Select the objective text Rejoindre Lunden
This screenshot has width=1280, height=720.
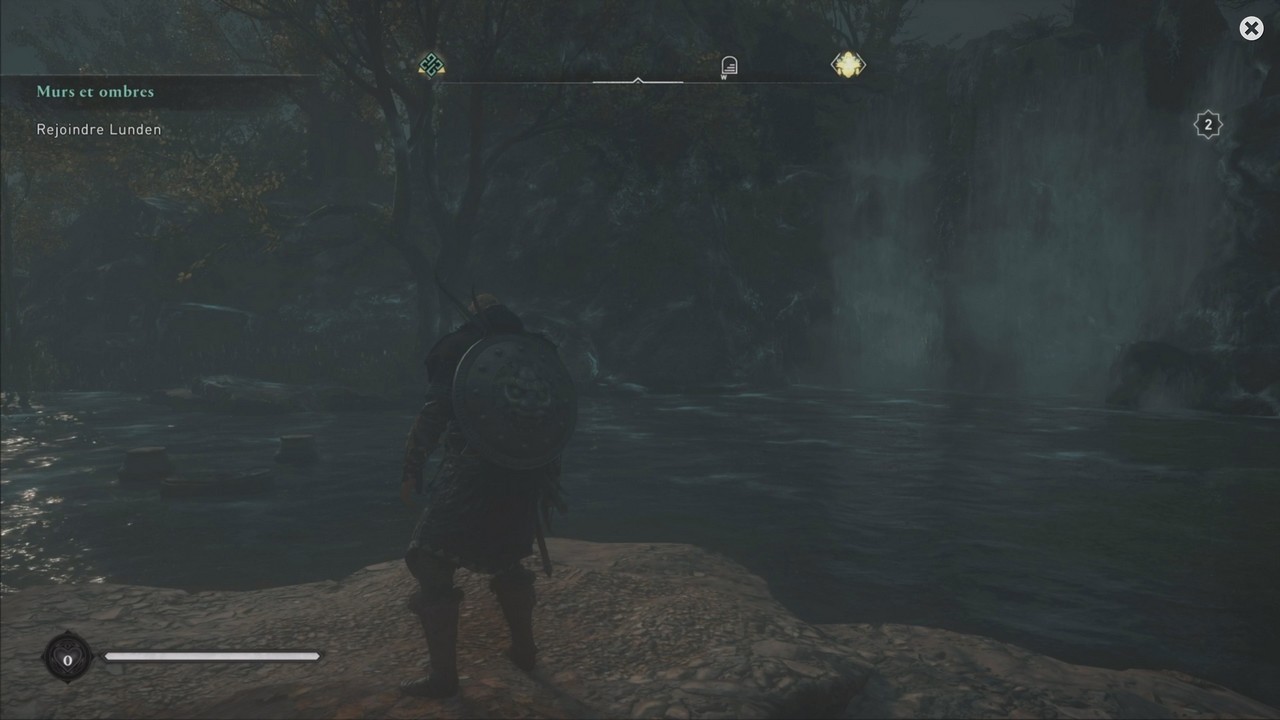98,129
